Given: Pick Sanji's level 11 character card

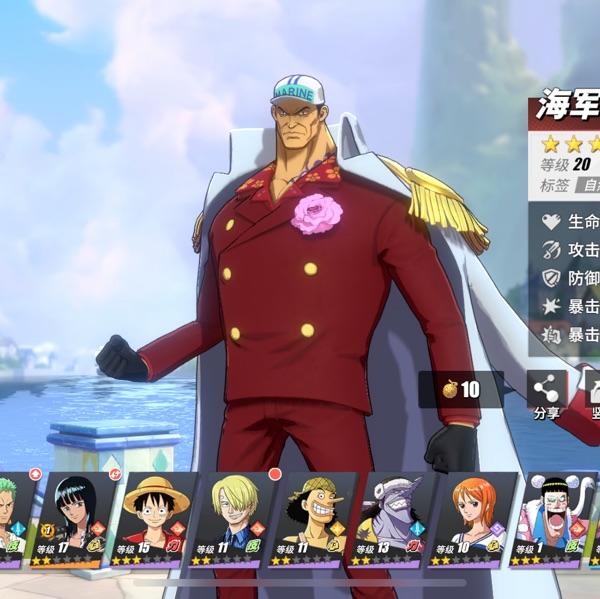Looking at the screenshot, I should (231, 520).
